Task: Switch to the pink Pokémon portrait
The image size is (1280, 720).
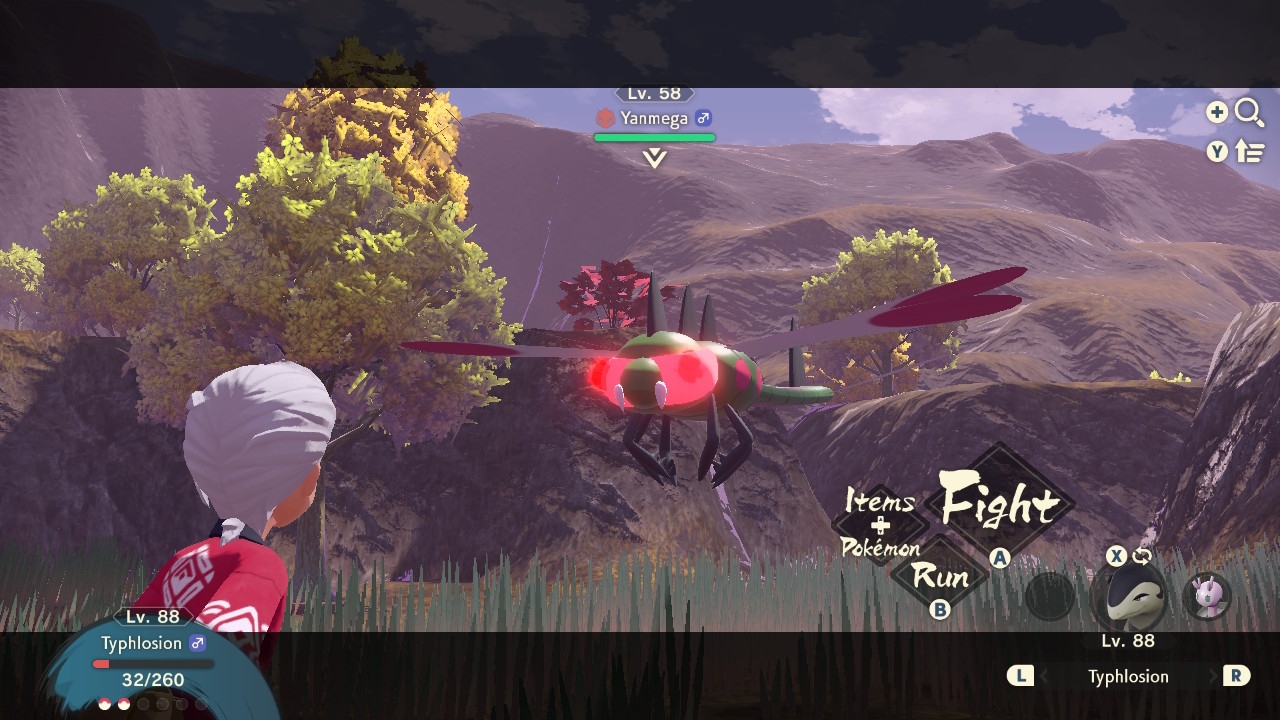Action: pyautogui.click(x=1206, y=596)
